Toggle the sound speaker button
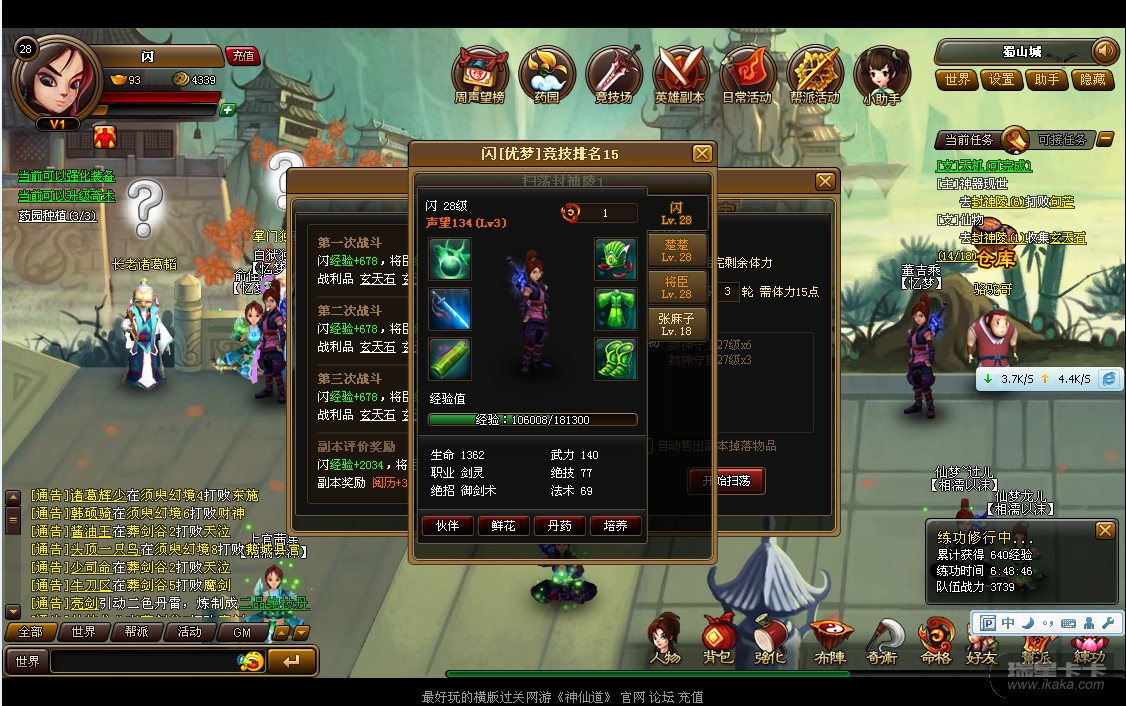The height and width of the screenshot is (706, 1126). click(1104, 50)
